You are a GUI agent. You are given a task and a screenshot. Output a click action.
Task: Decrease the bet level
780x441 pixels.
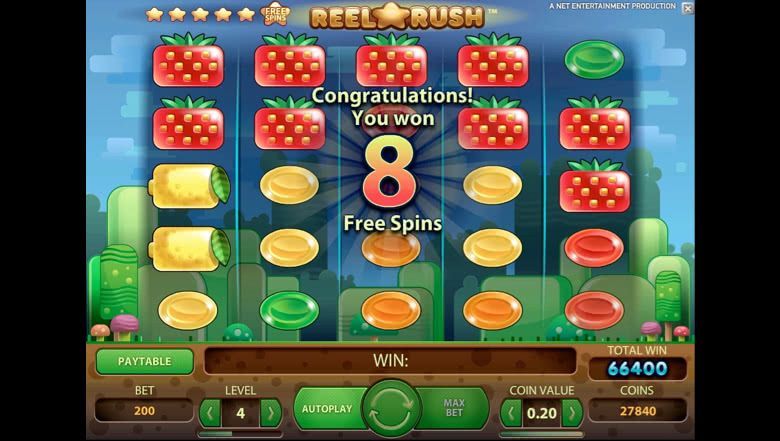click(x=210, y=412)
